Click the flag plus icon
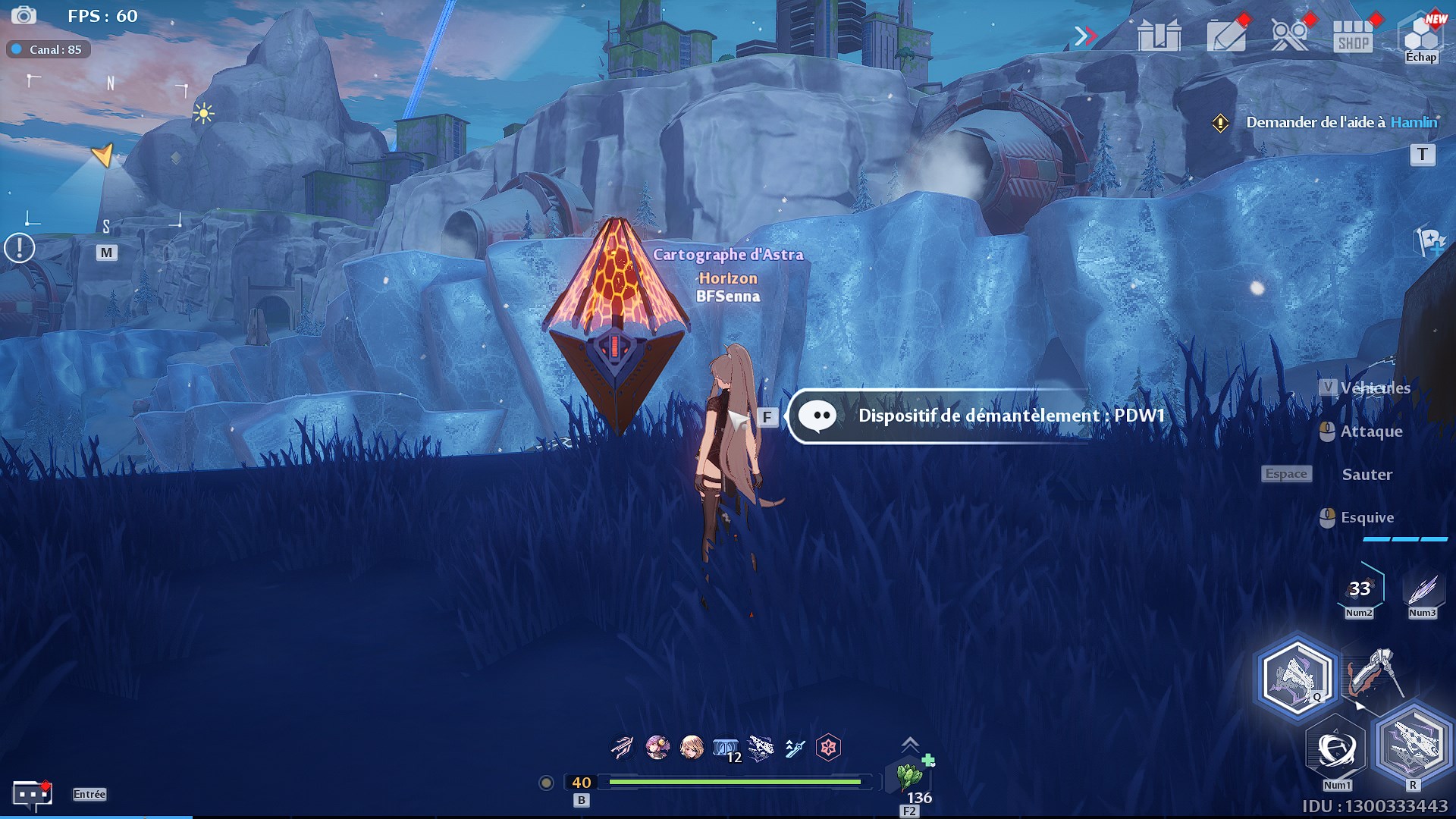1456x819 pixels. coord(1429,243)
